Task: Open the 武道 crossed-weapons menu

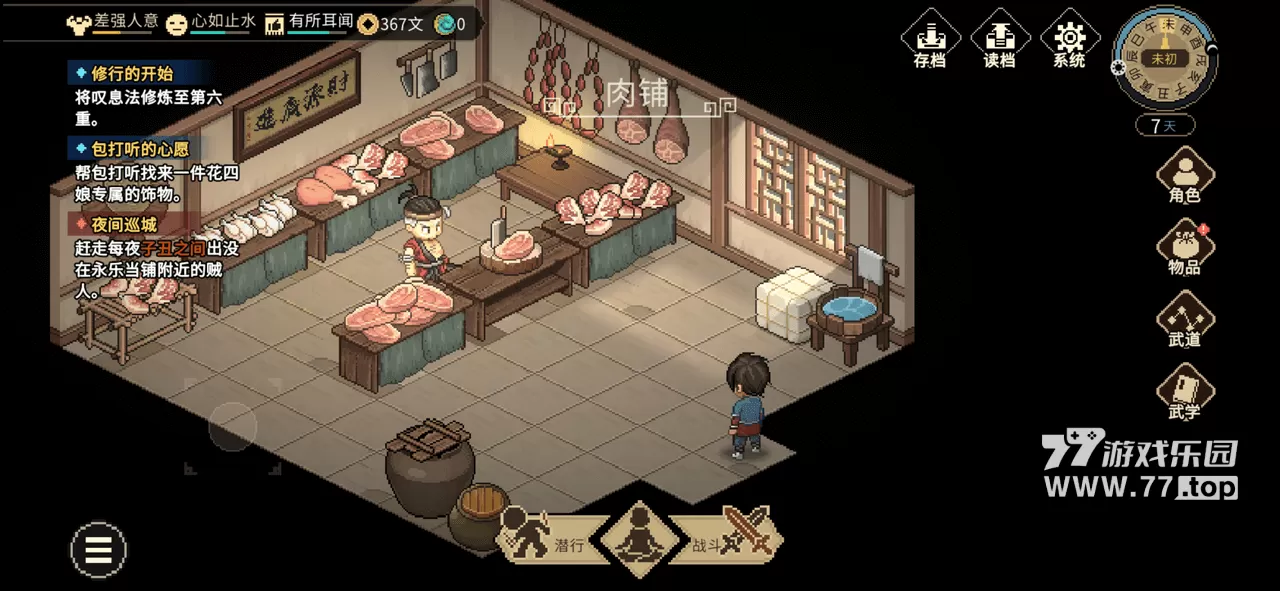Action: point(1185,319)
